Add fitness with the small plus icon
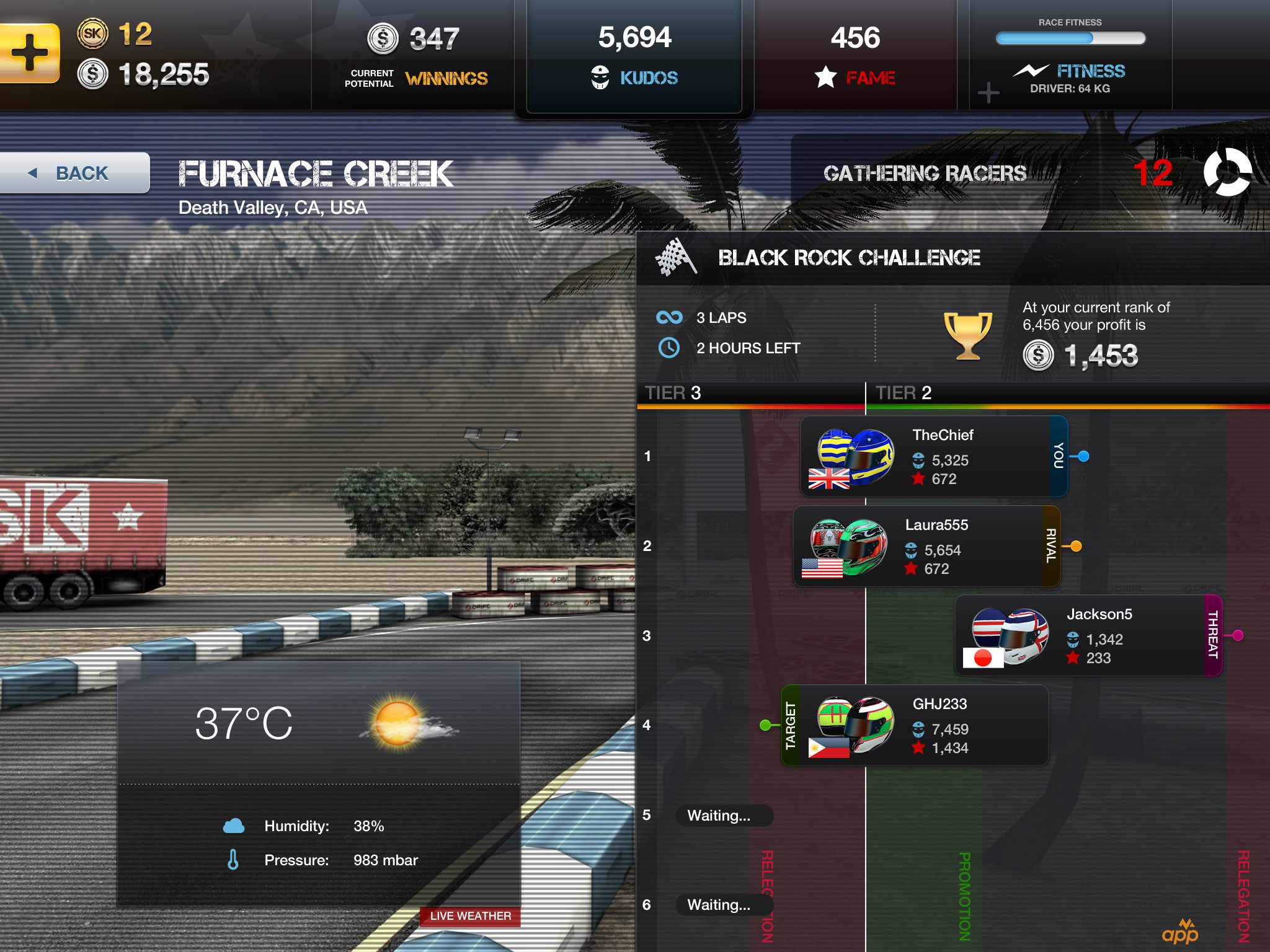 988,93
